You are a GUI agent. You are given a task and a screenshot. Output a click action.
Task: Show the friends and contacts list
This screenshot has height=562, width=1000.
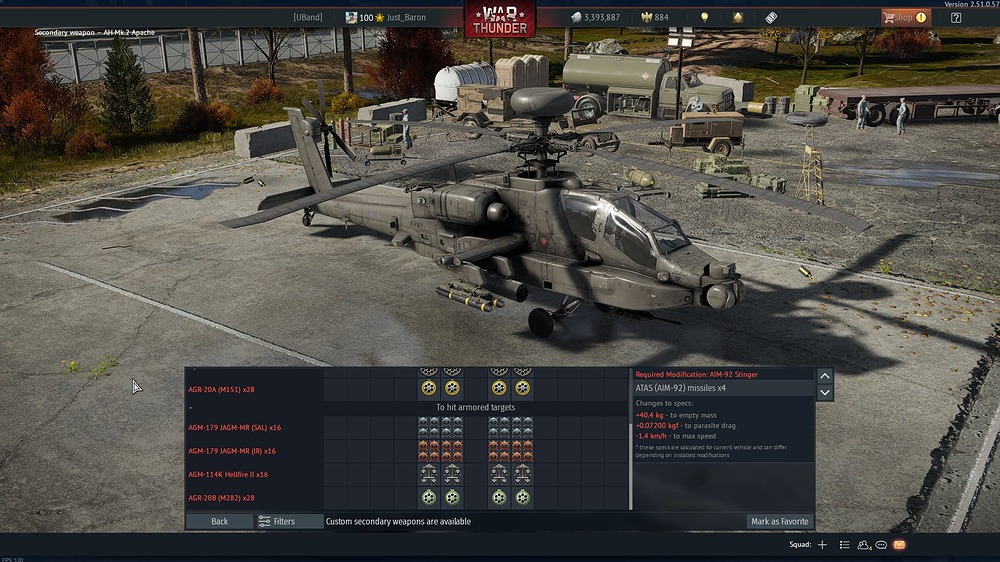click(x=863, y=545)
